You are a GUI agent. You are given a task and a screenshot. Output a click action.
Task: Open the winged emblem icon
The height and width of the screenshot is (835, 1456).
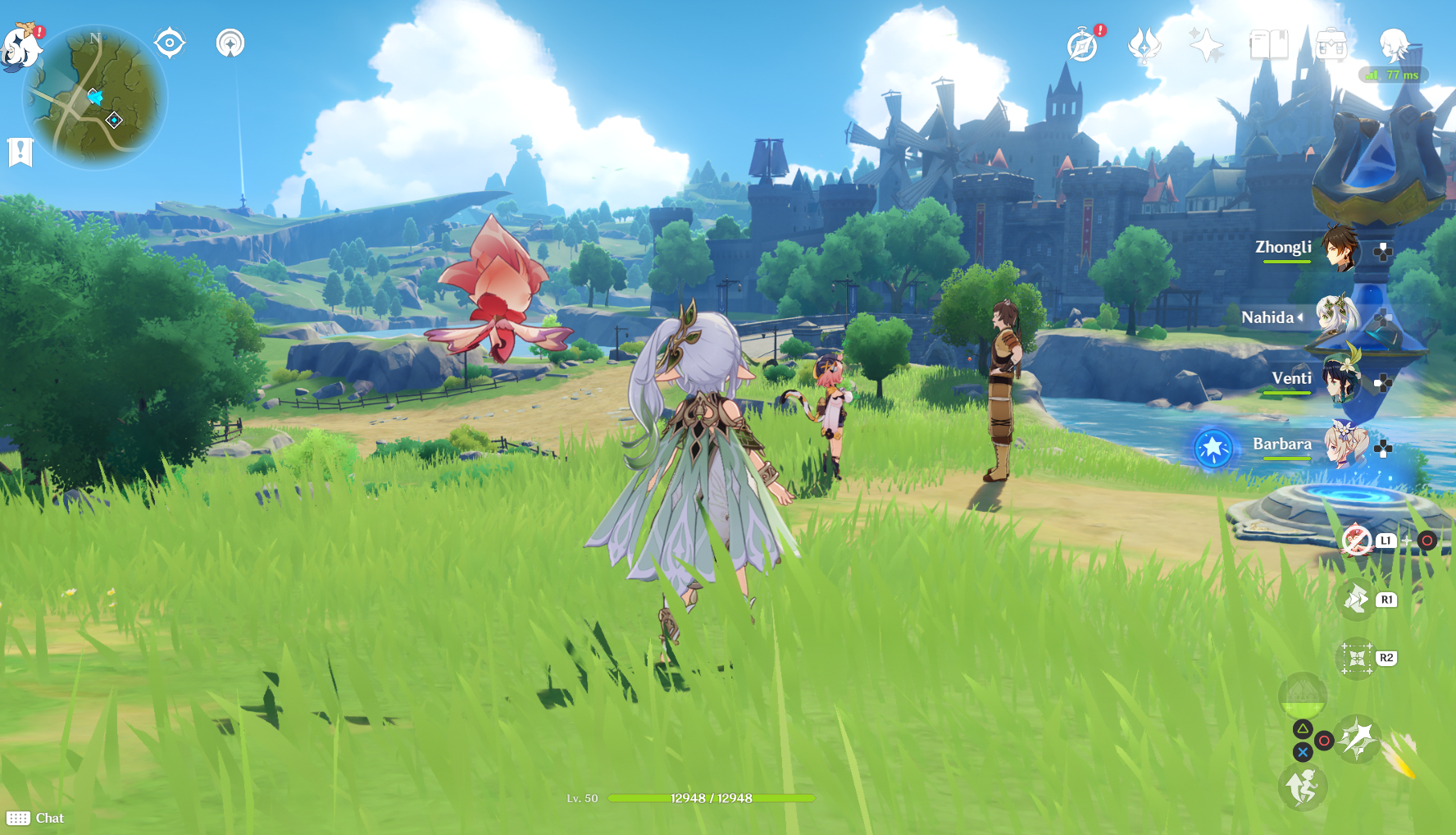(x=1144, y=45)
